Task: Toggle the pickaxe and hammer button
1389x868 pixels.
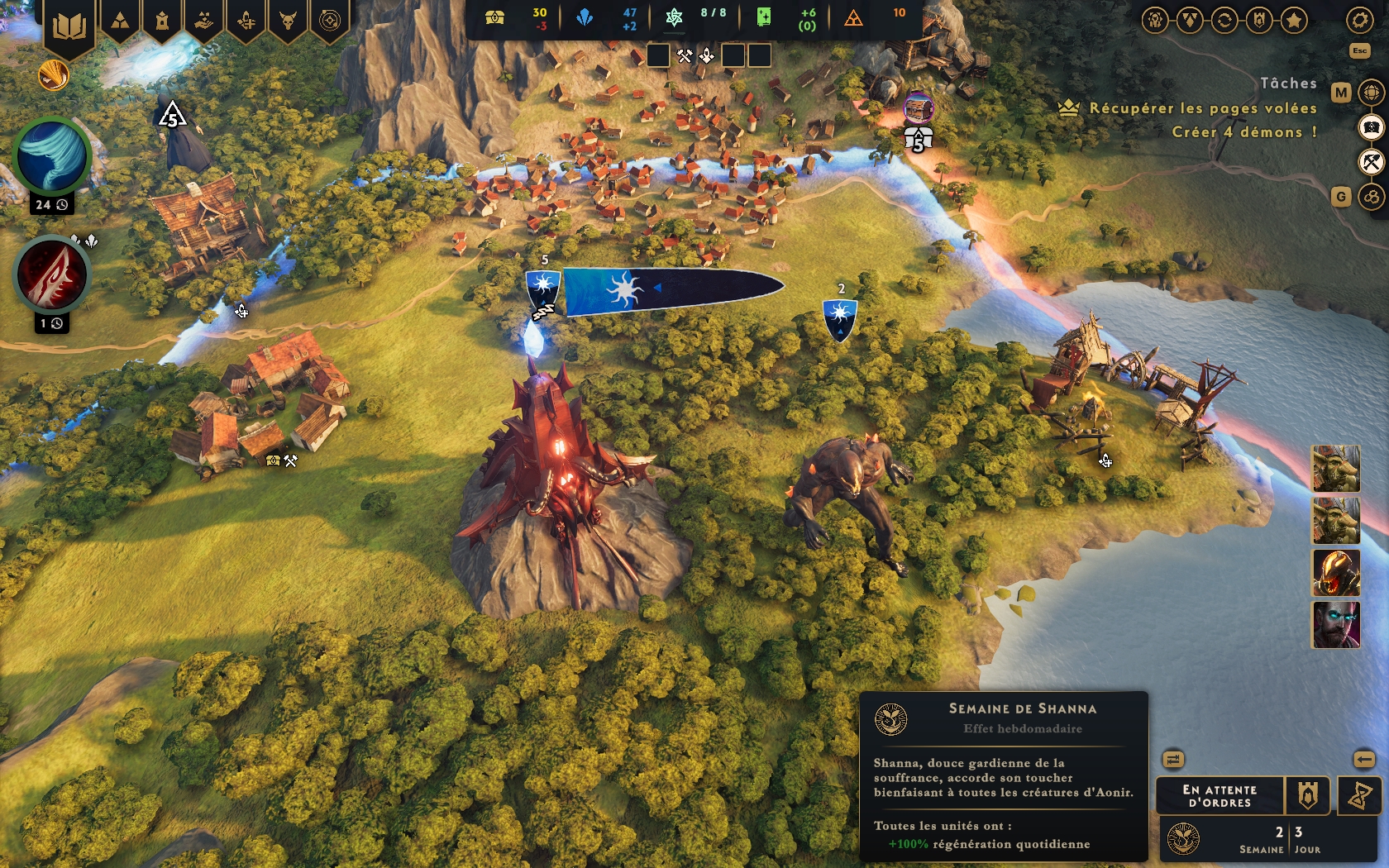Action: coord(1371,162)
